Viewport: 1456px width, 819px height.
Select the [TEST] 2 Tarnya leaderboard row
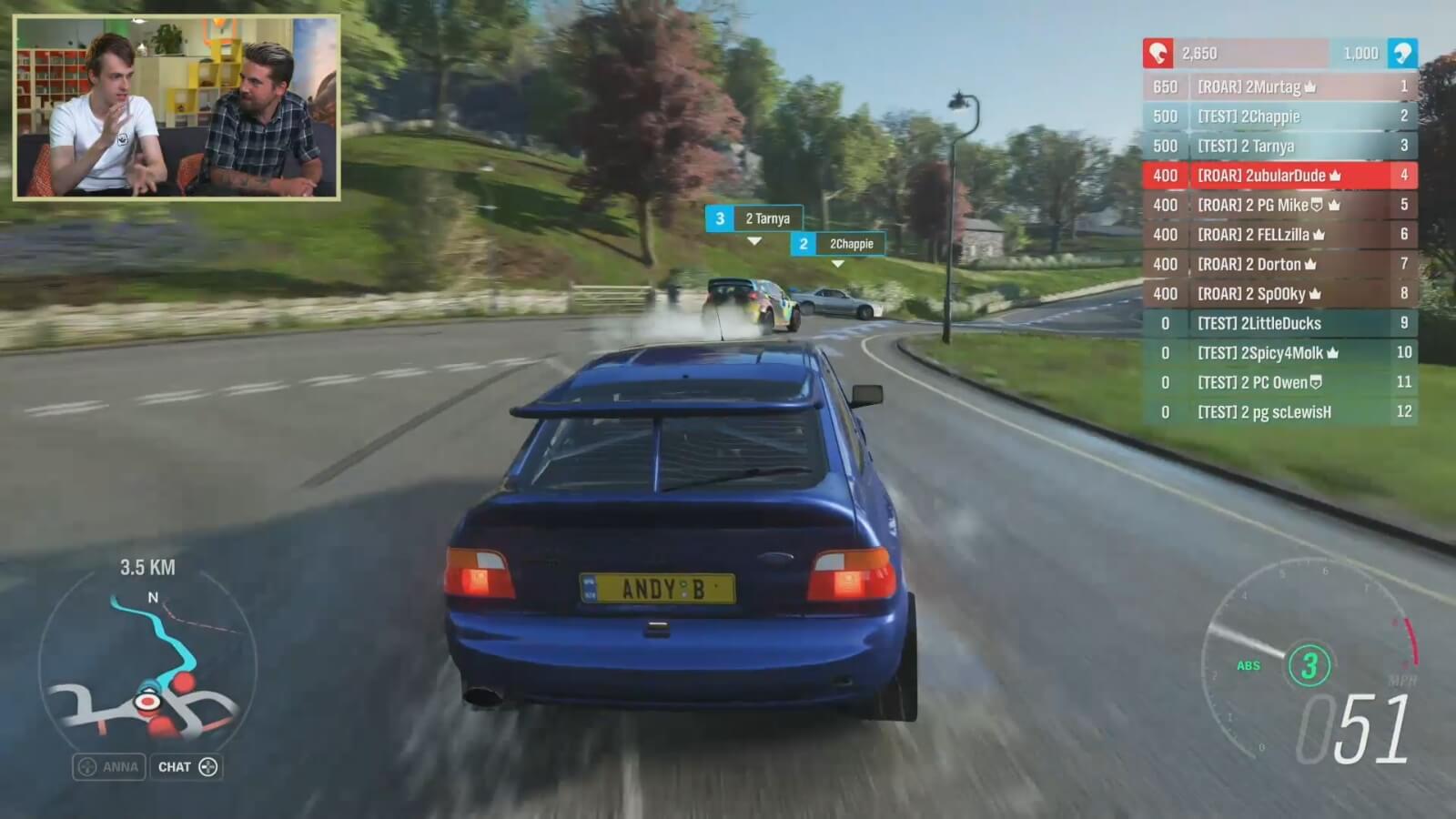click(1279, 146)
